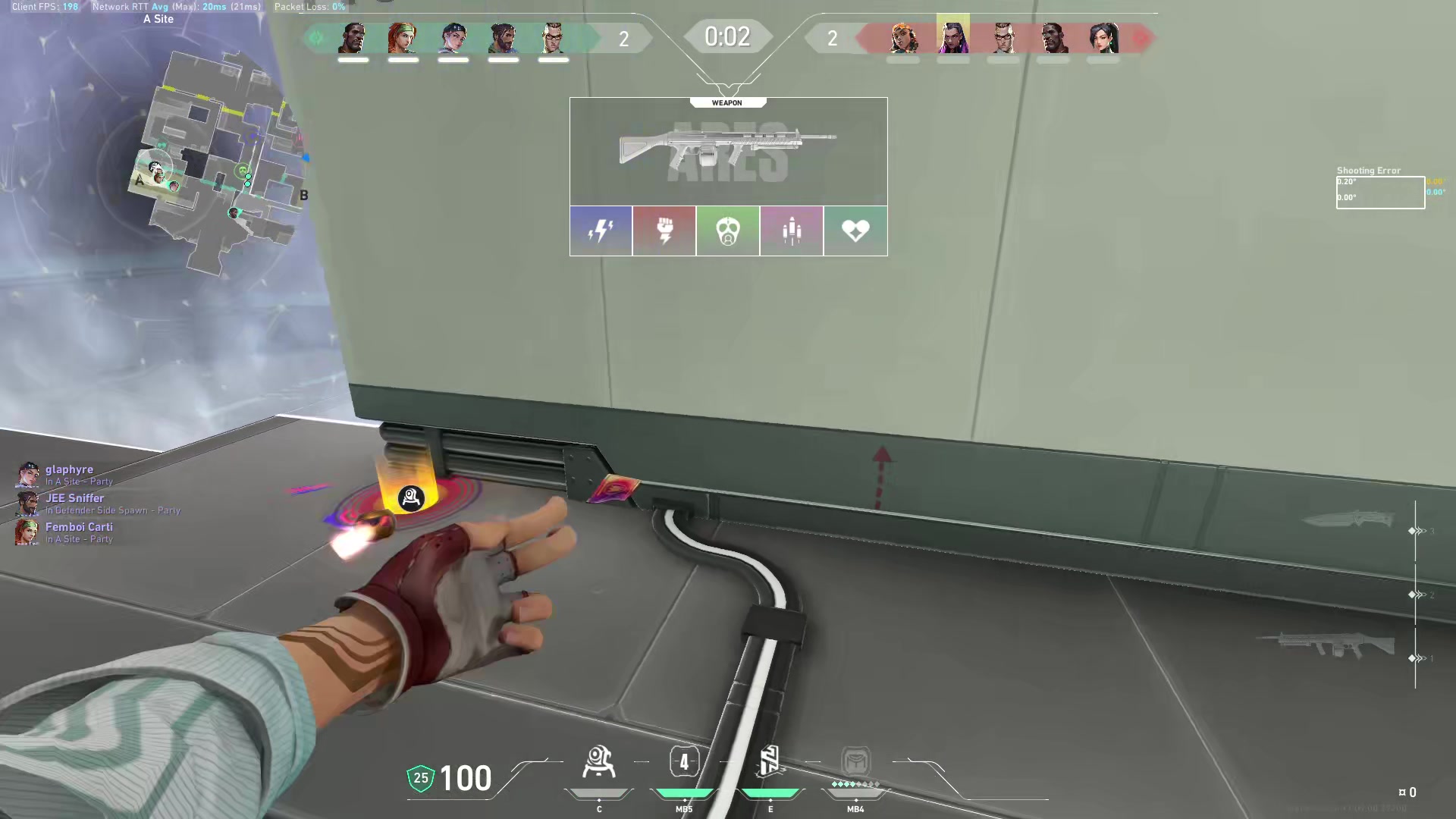Screen dimensions: 1456x819
Task: Choose the blue lightning bolt option
Action: coord(601,231)
